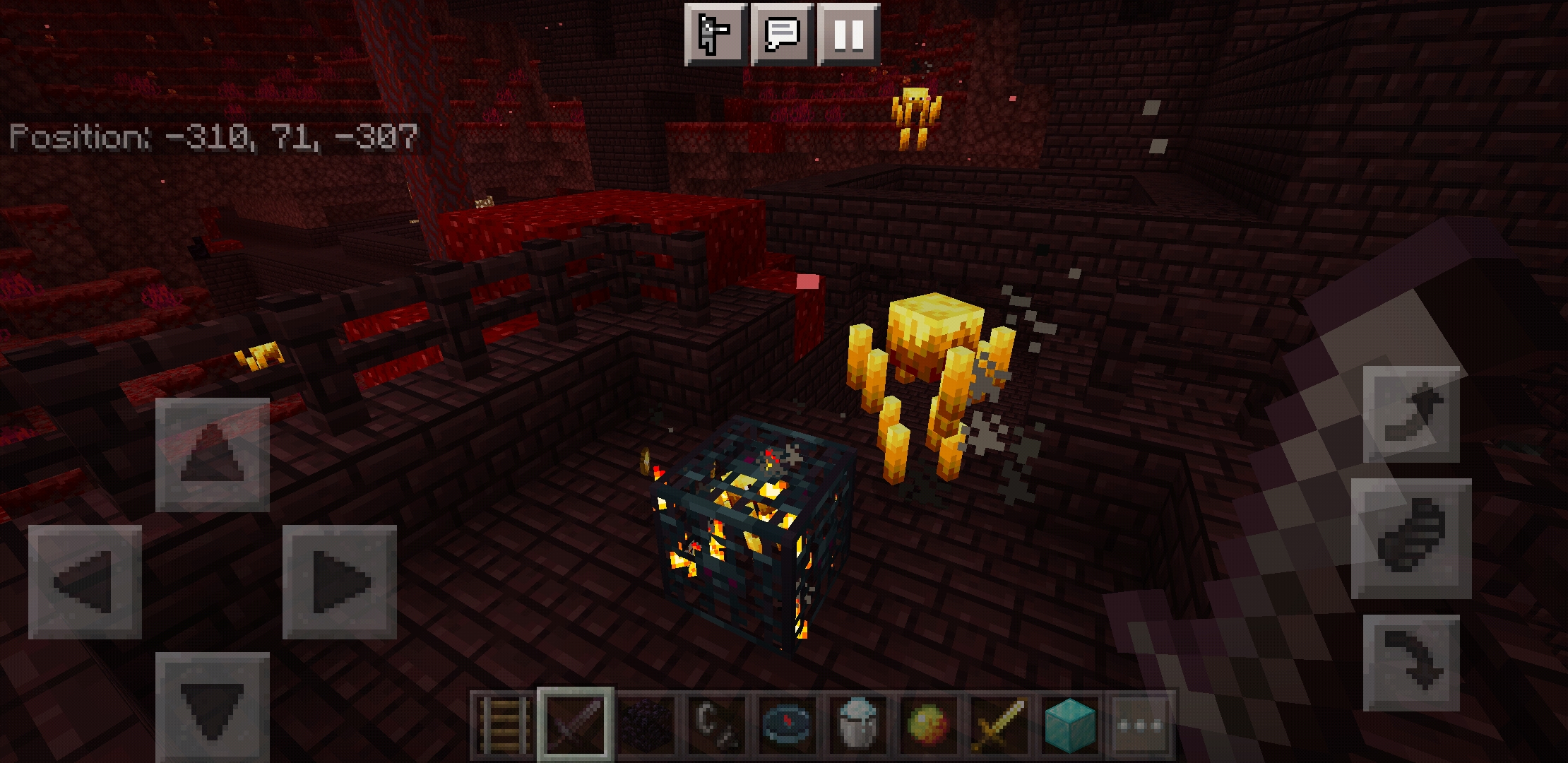Image resolution: width=1568 pixels, height=763 pixels.
Task: Select the netherite sword hotbar slot
Action: coord(575,726)
